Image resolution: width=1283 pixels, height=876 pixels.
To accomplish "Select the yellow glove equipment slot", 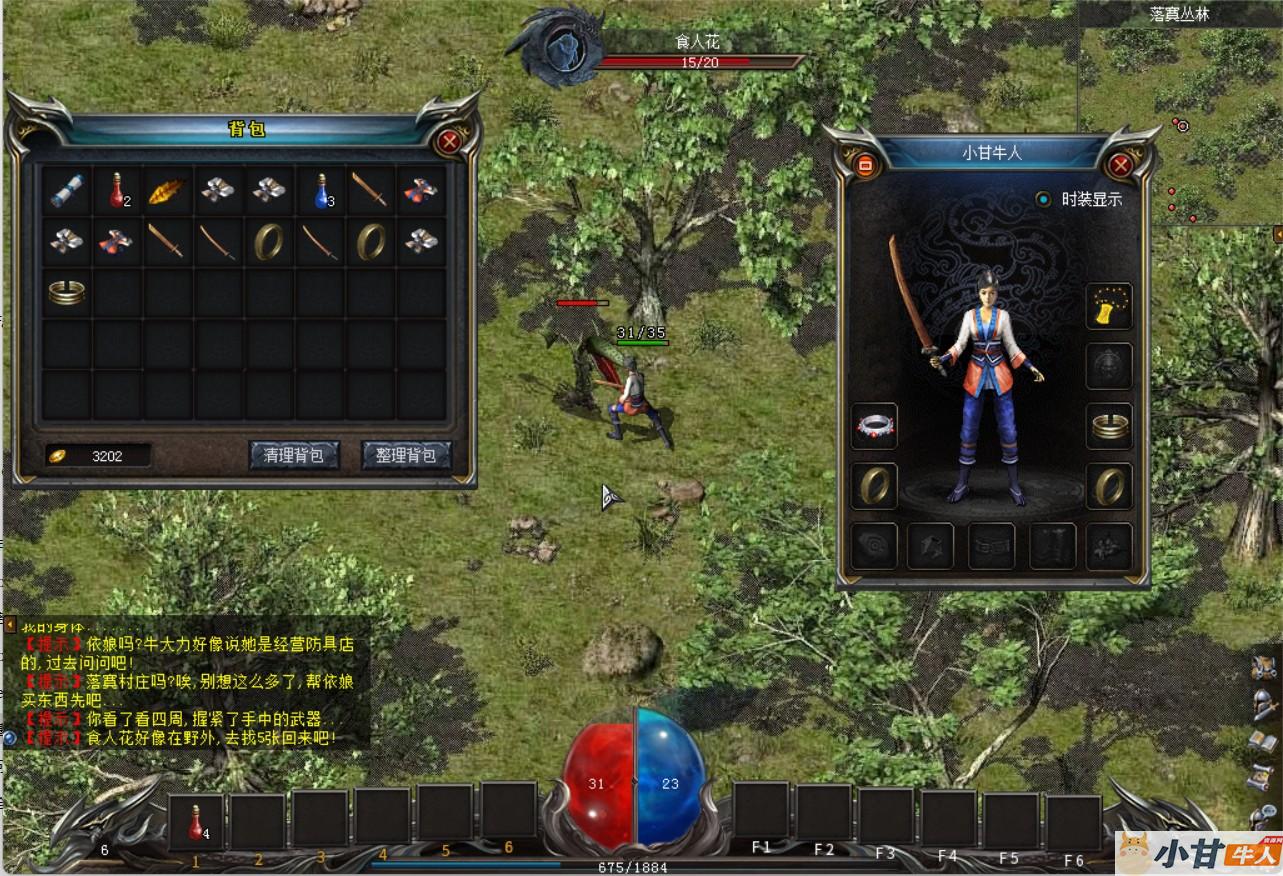I will pos(1109,306).
